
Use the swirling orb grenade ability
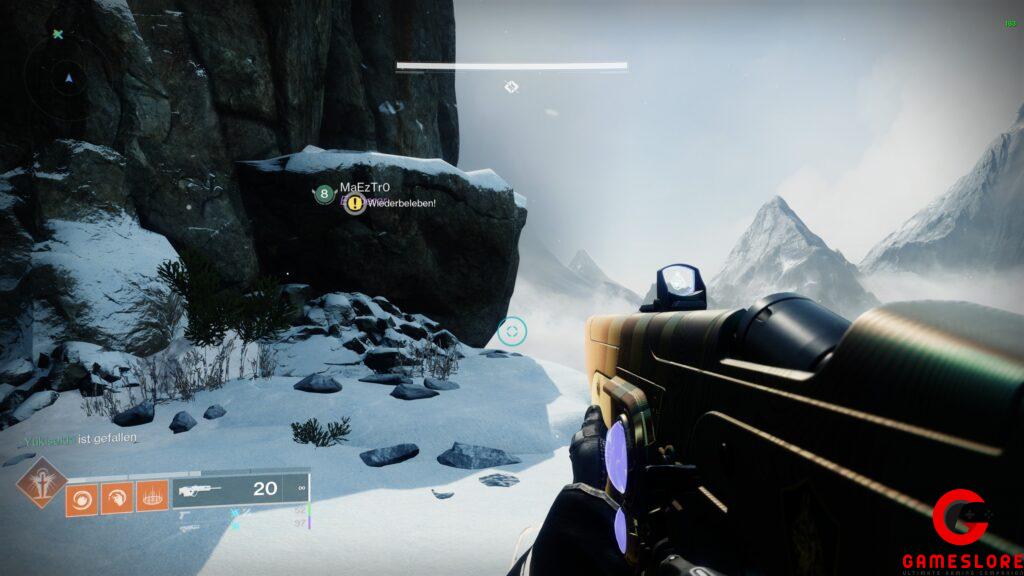tap(81, 497)
